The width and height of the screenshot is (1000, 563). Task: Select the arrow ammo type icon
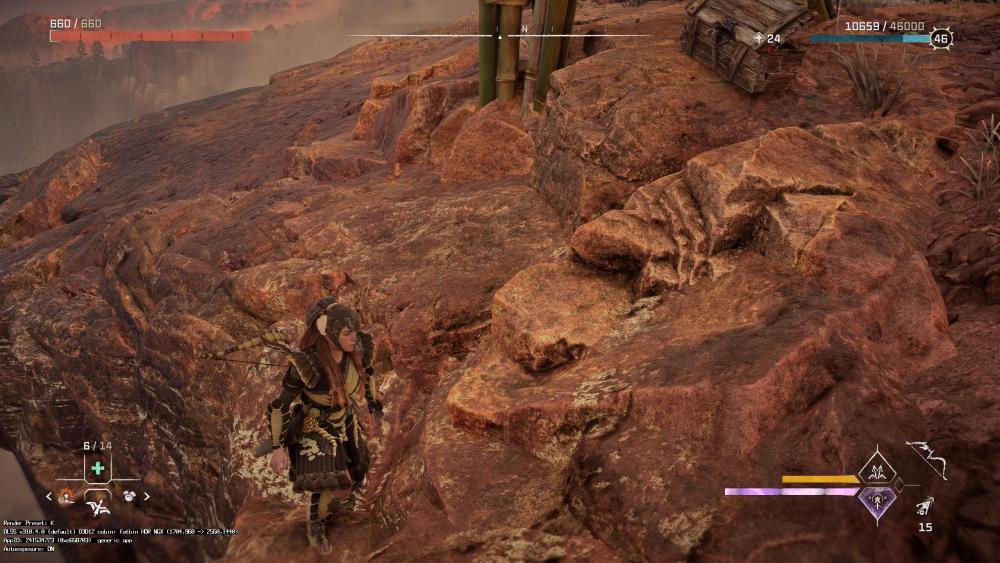(x=924, y=506)
